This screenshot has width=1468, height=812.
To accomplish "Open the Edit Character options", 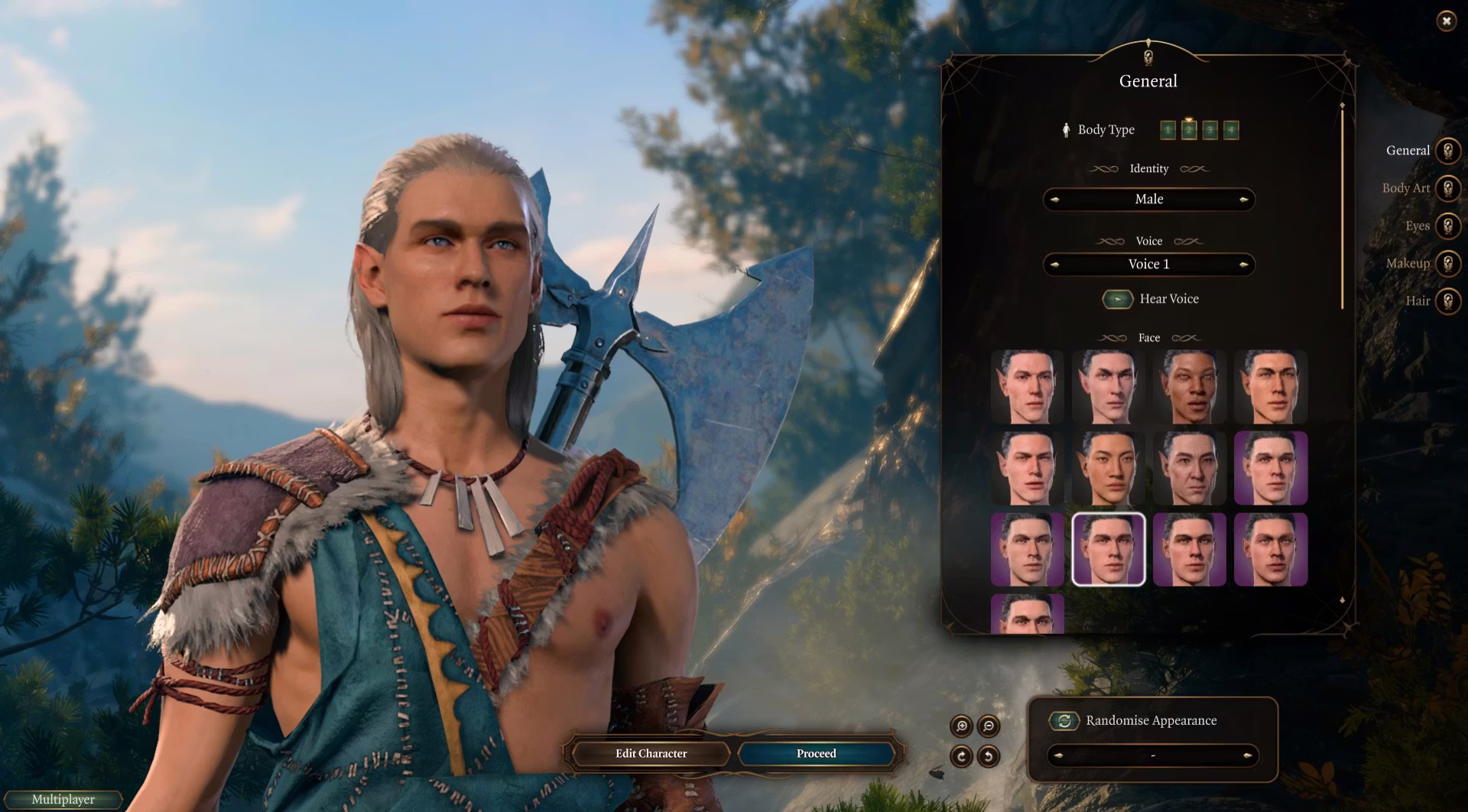I will (x=651, y=753).
